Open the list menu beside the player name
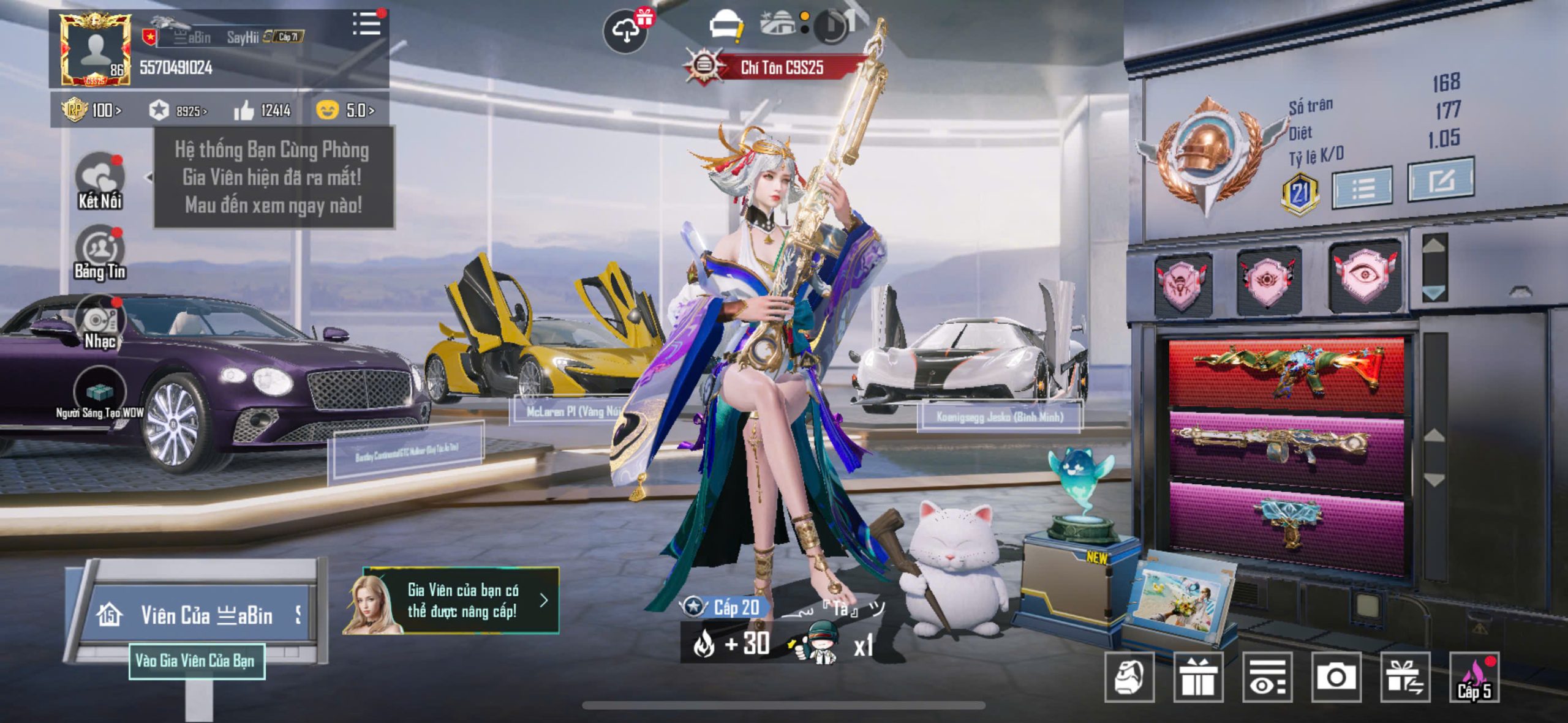This screenshot has height=723, width=1568. click(x=366, y=24)
